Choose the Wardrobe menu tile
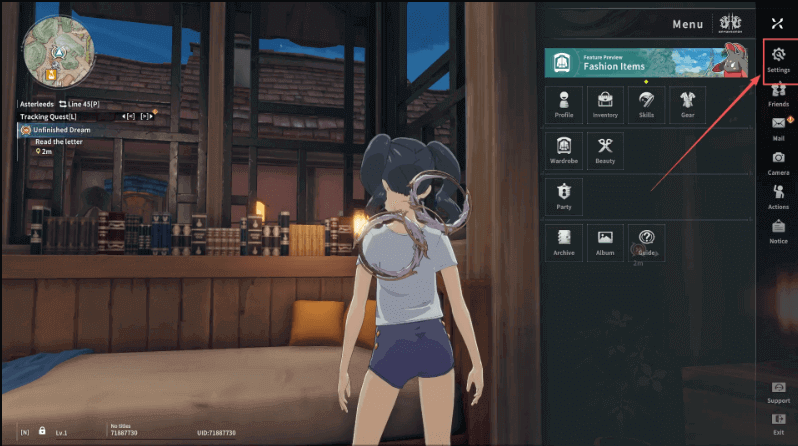The width and height of the screenshot is (798, 446). 564,149
